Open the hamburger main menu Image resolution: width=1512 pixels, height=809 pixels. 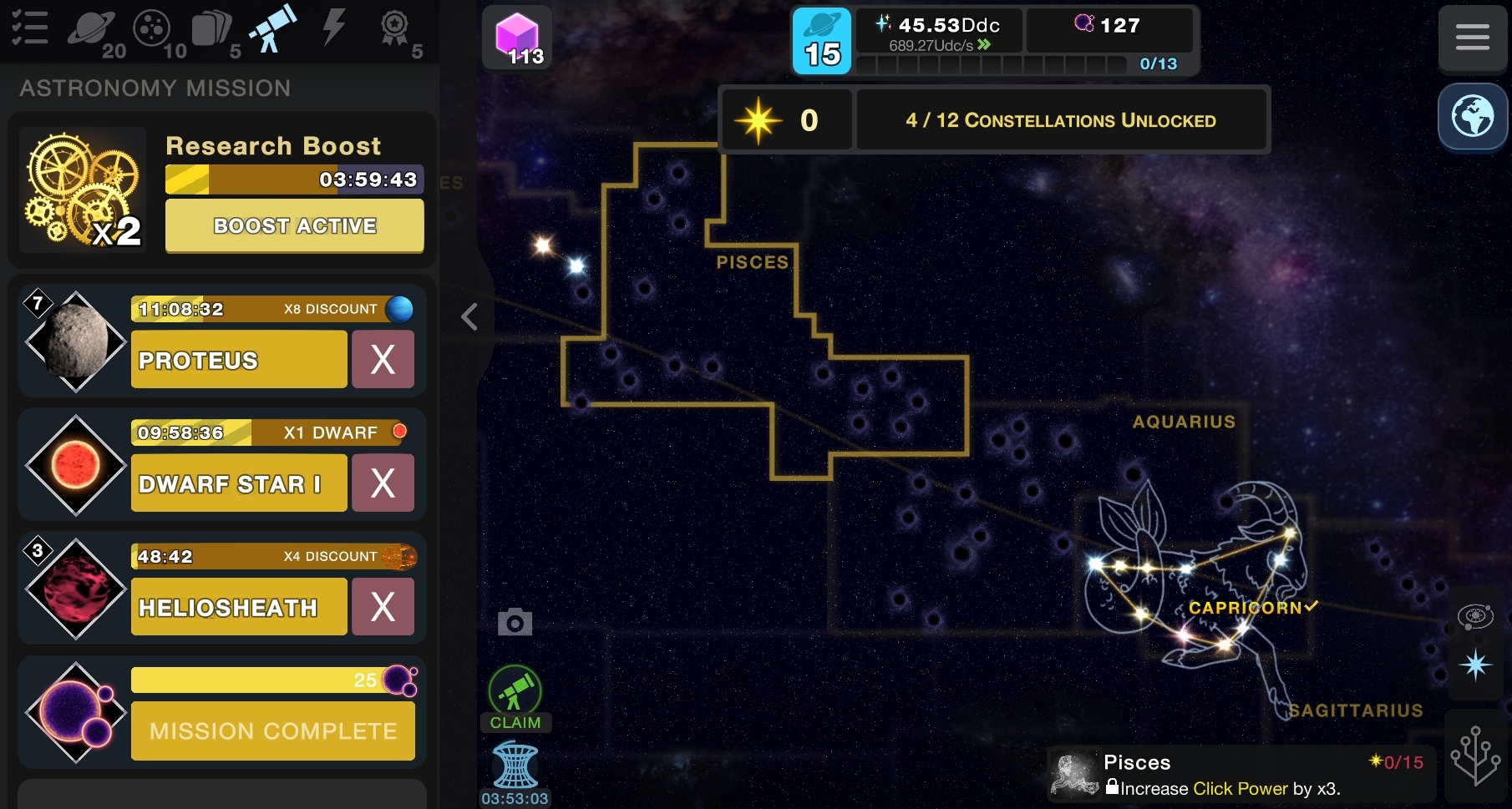point(1472,38)
